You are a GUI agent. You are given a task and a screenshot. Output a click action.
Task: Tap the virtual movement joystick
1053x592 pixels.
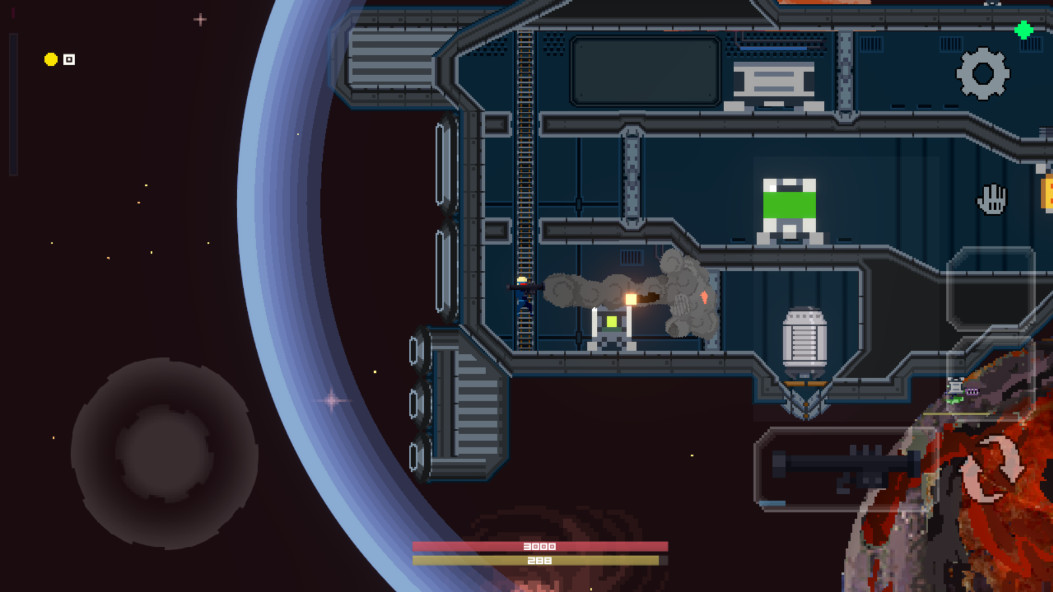164,453
